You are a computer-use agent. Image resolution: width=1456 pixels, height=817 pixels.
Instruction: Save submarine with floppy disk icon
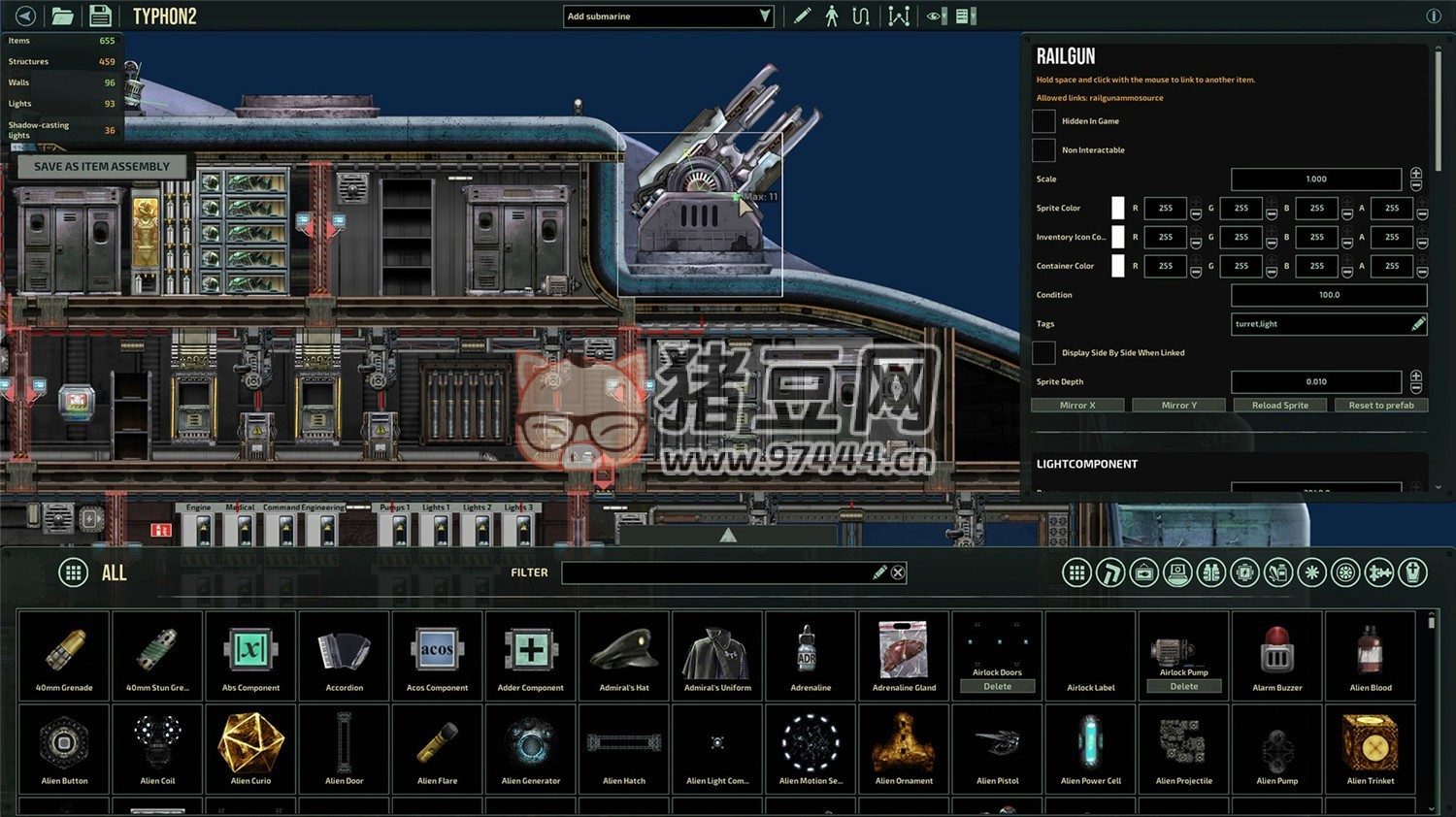point(100,16)
